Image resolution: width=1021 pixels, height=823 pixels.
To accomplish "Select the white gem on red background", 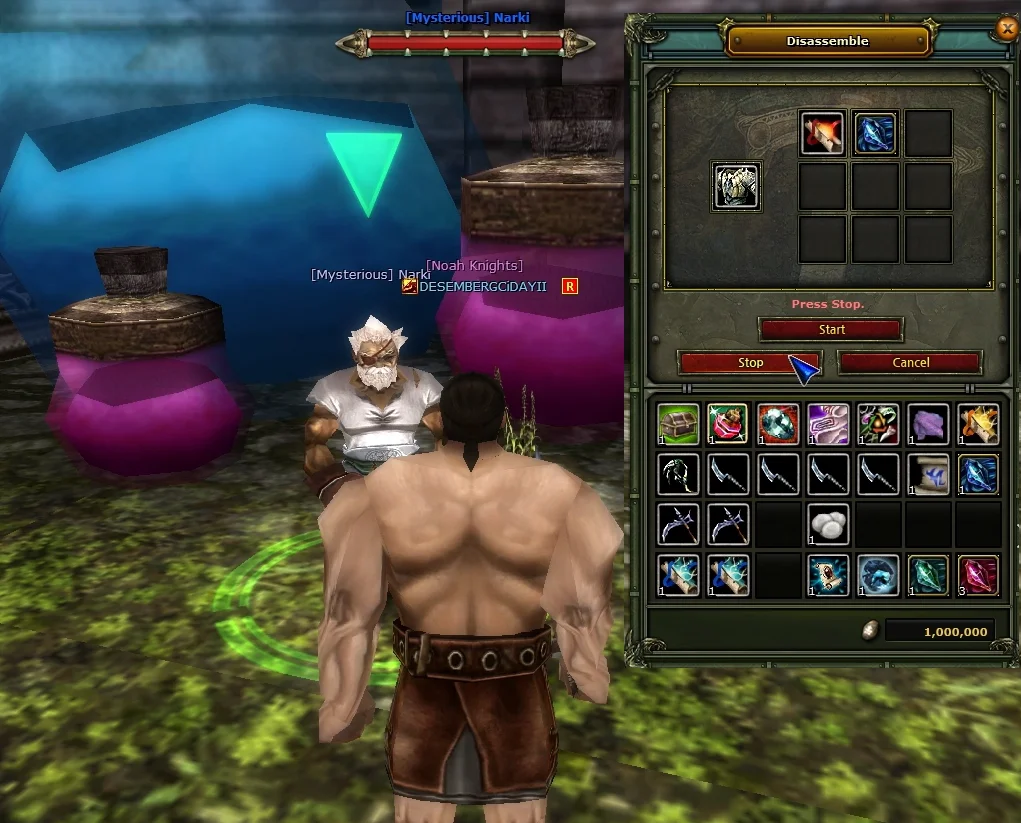I will click(778, 425).
